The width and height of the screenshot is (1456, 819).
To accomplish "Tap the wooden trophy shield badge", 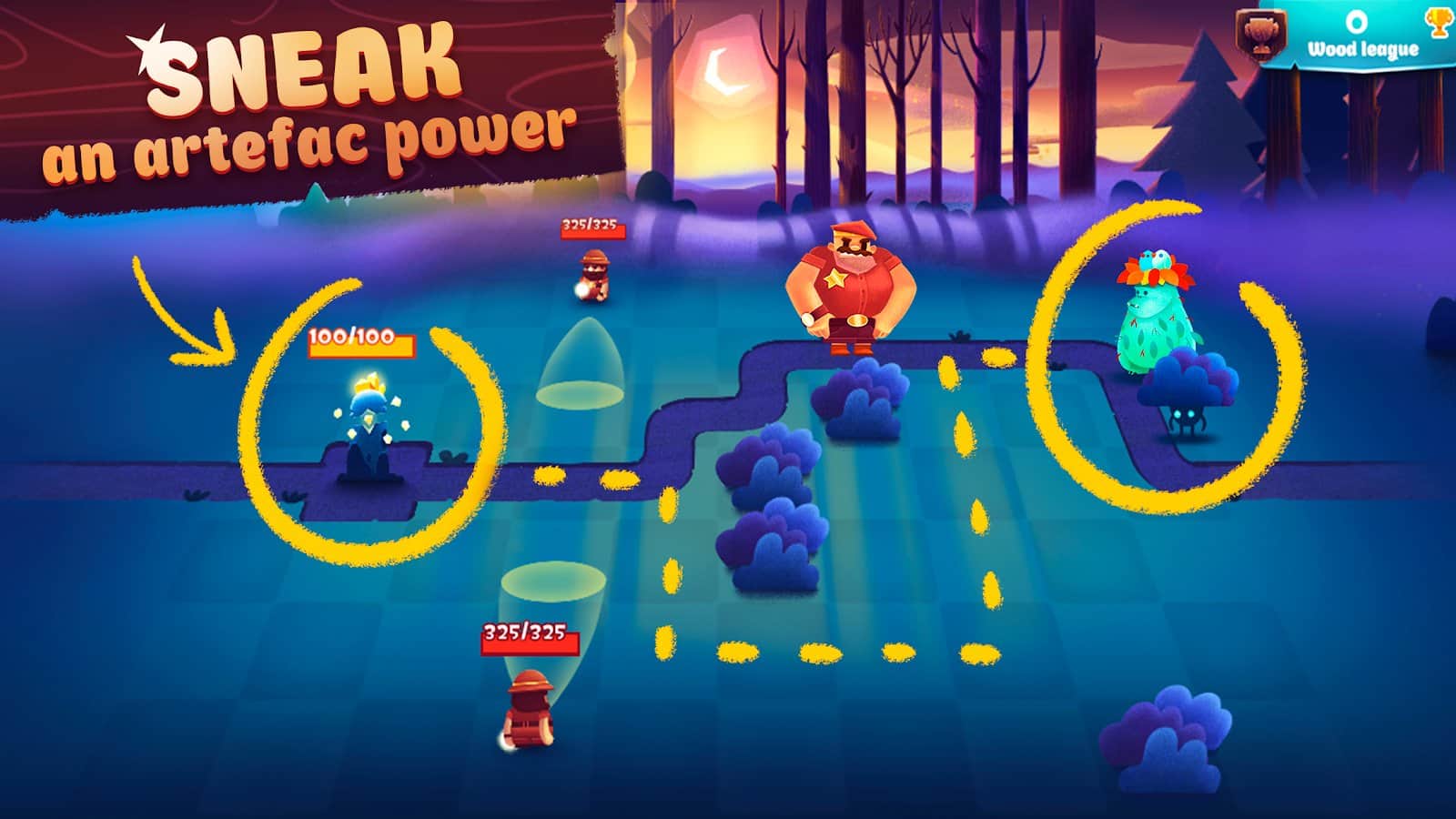I will tap(1262, 36).
